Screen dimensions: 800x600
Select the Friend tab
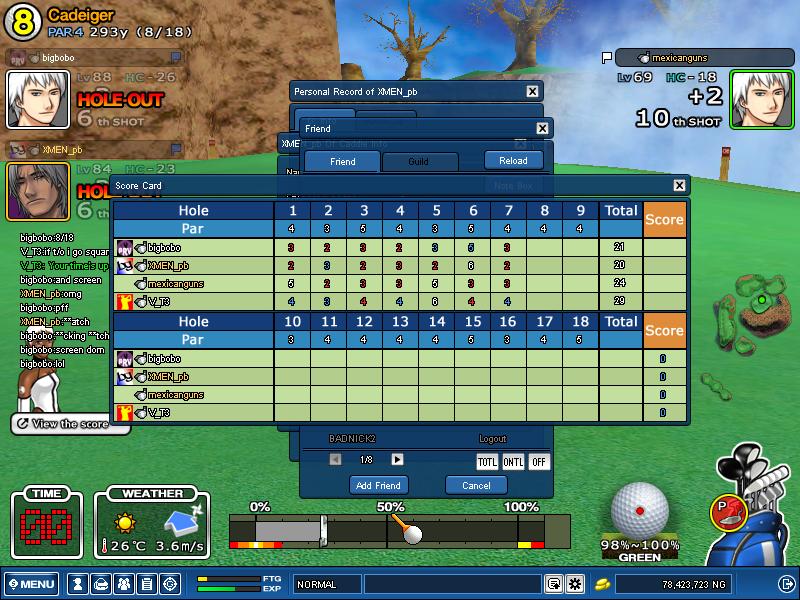(x=342, y=161)
